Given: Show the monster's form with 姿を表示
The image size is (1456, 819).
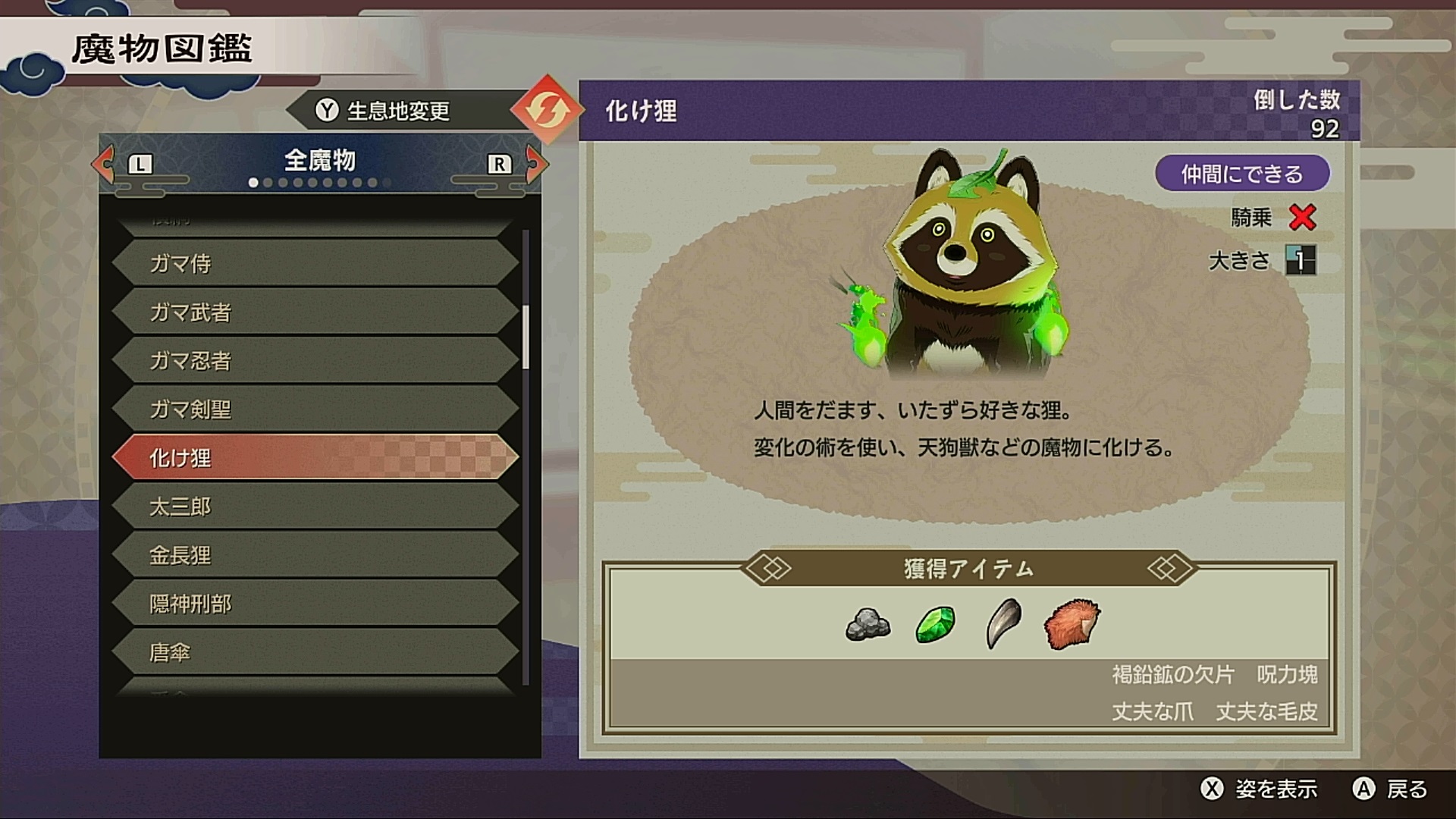Looking at the screenshot, I should tap(1260, 789).
